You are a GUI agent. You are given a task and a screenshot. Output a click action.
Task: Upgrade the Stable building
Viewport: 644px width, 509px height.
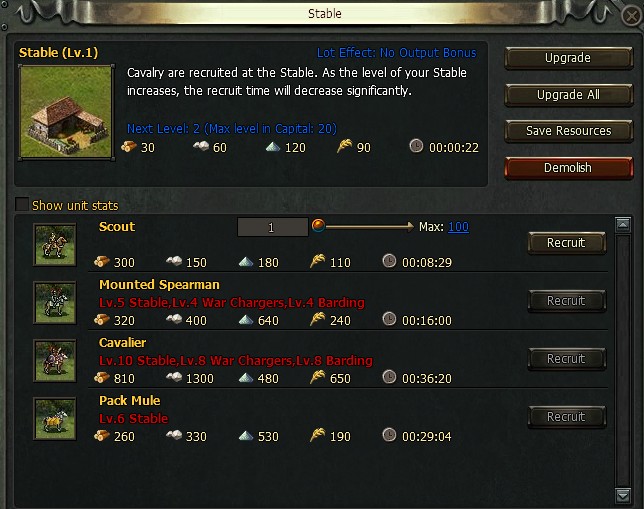pos(567,59)
